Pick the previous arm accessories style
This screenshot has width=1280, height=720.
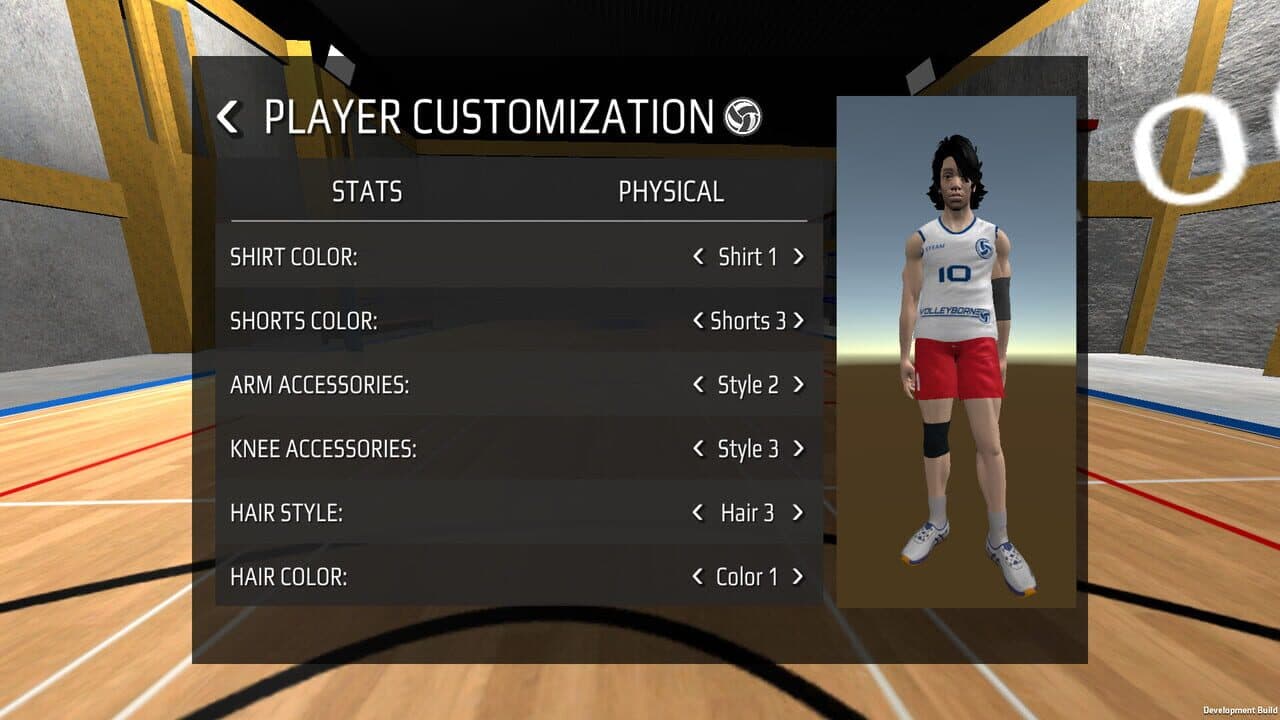[x=698, y=384]
